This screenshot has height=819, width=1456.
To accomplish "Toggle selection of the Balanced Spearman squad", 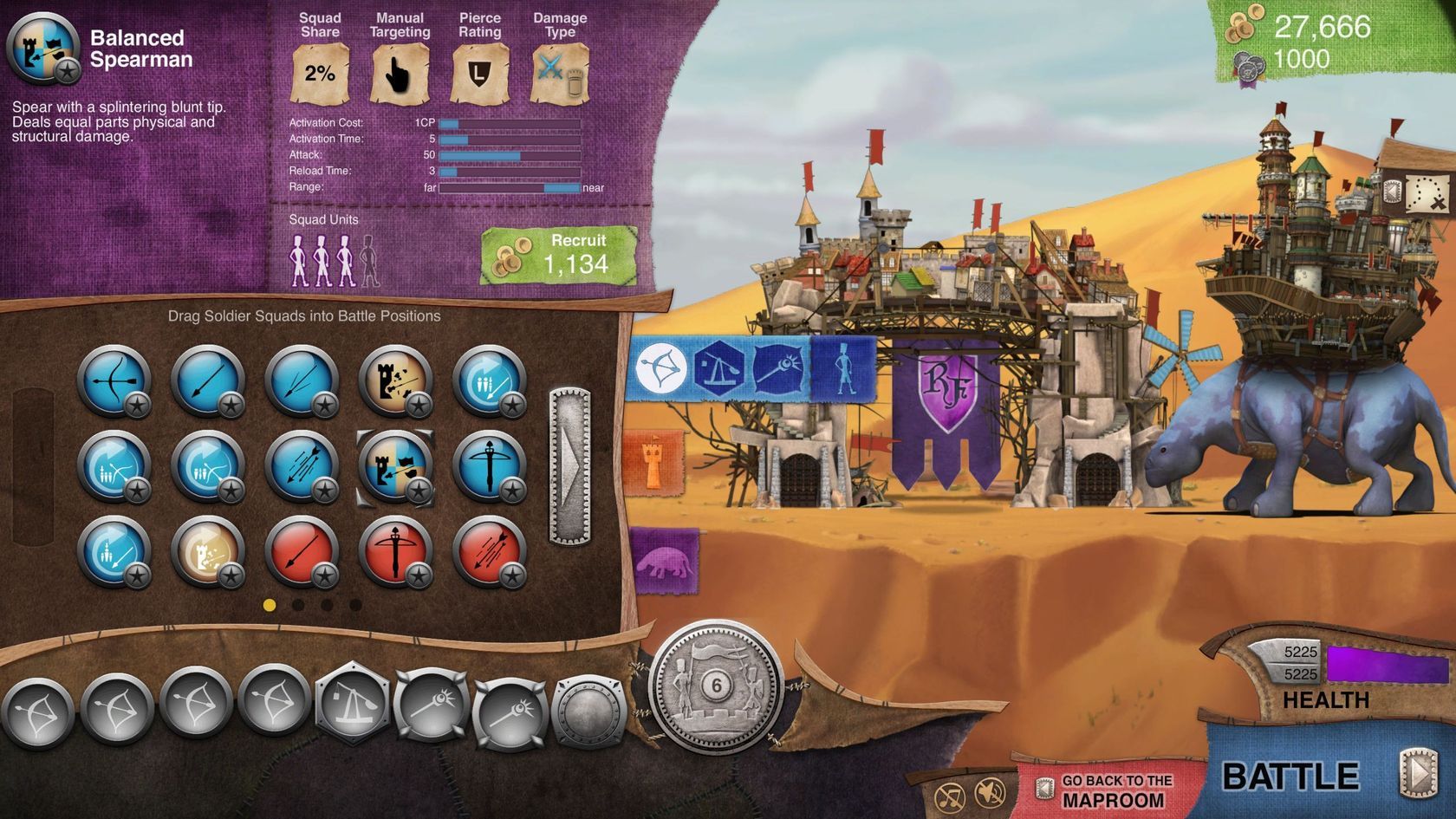I will tap(397, 465).
